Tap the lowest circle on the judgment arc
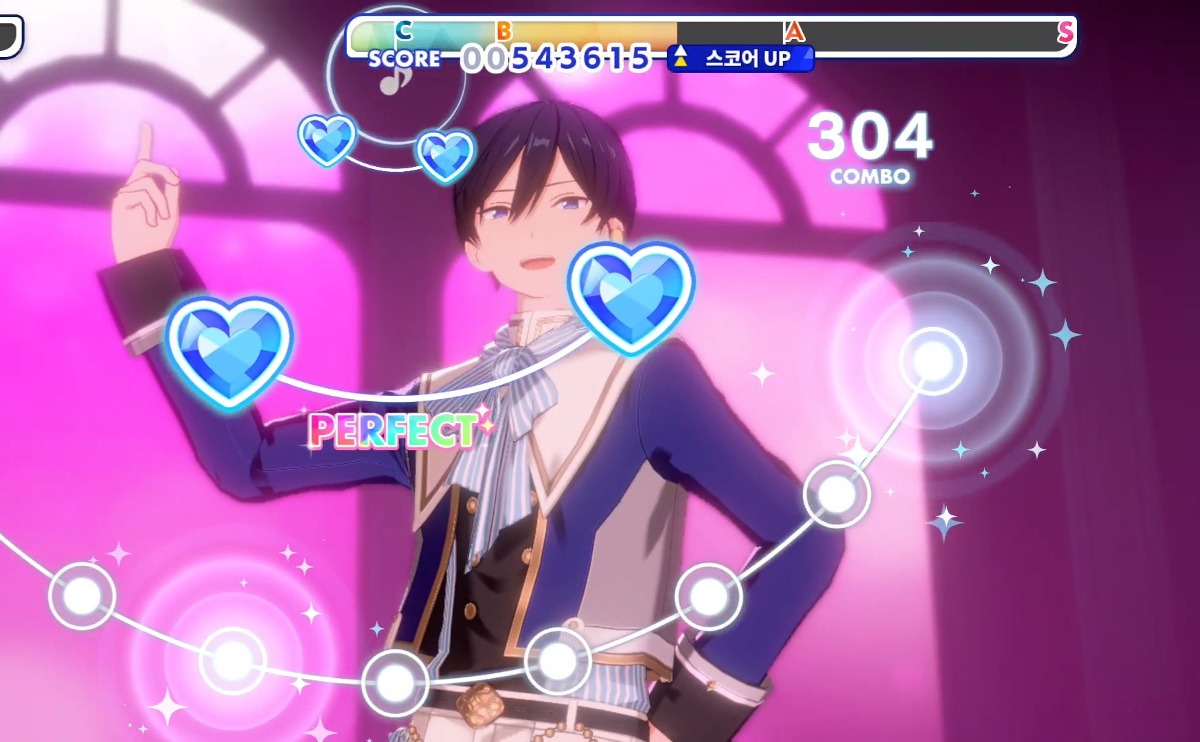Image resolution: width=1200 pixels, height=742 pixels. click(x=395, y=683)
